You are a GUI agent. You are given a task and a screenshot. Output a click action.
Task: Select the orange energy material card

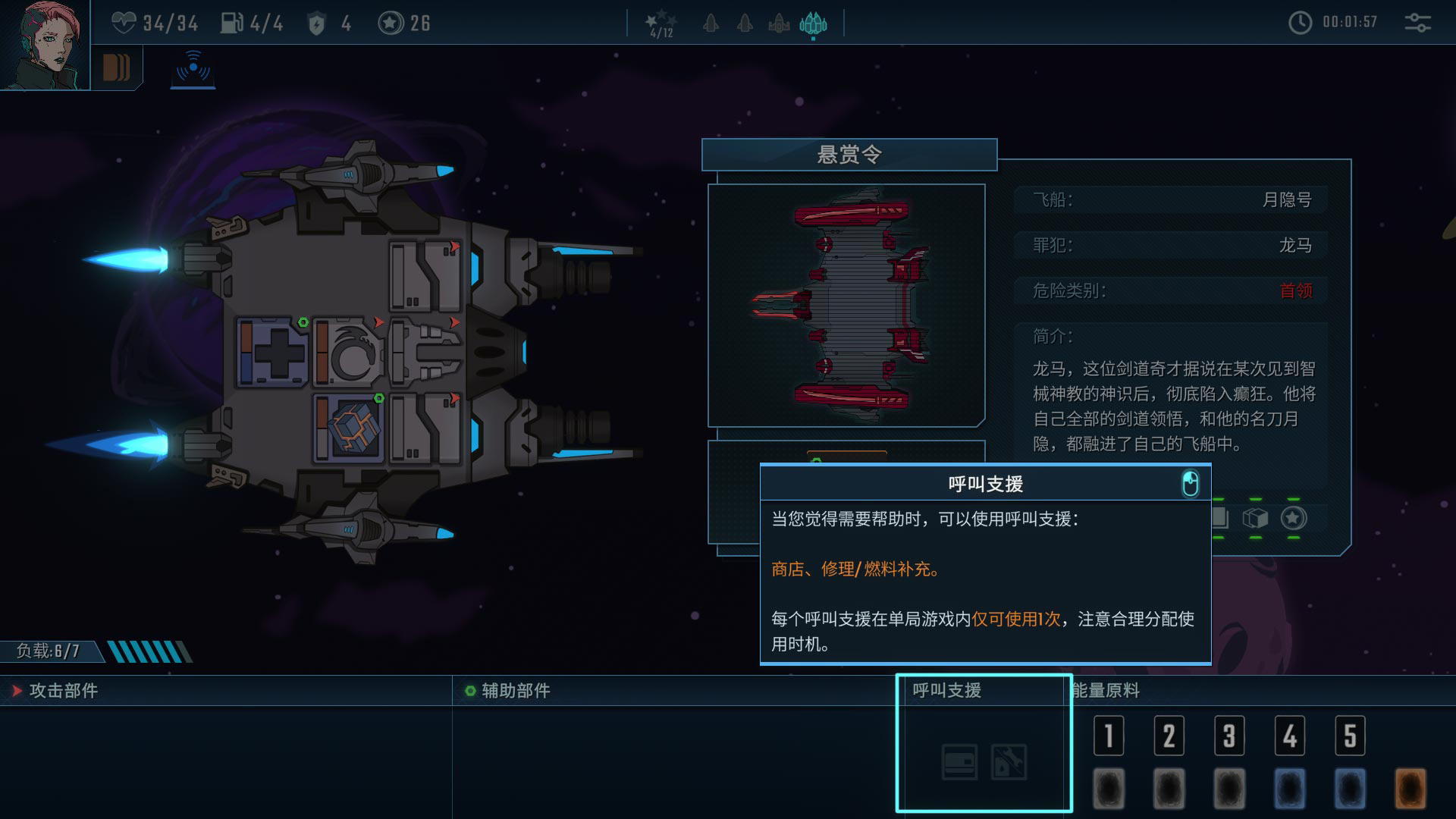point(1410,789)
